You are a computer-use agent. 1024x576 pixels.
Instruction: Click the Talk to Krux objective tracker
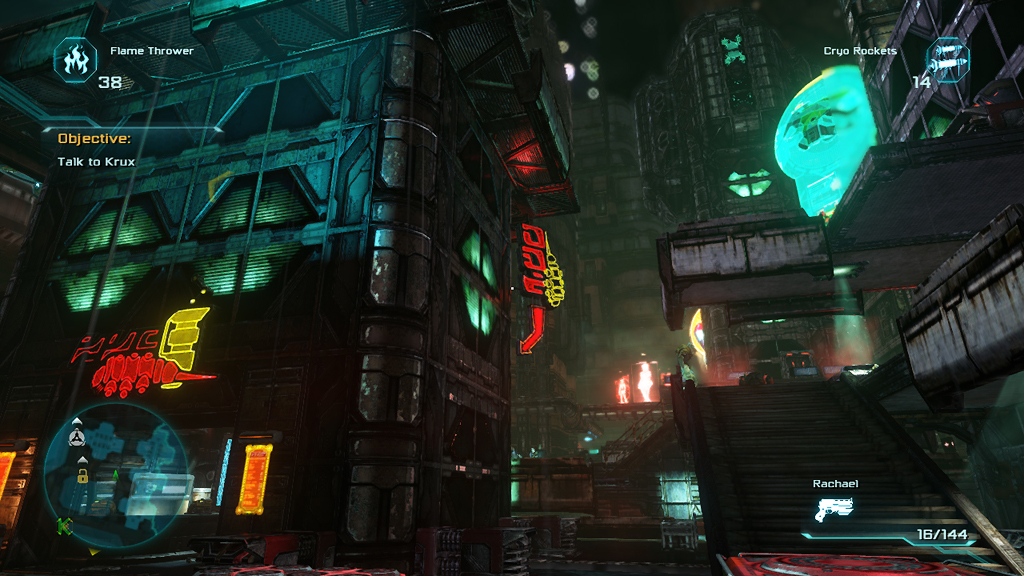pyautogui.click(x=96, y=161)
